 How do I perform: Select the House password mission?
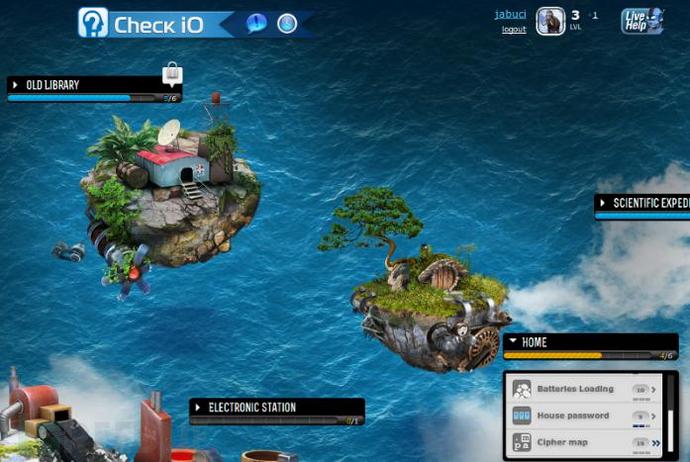click(x=573, y=416)
